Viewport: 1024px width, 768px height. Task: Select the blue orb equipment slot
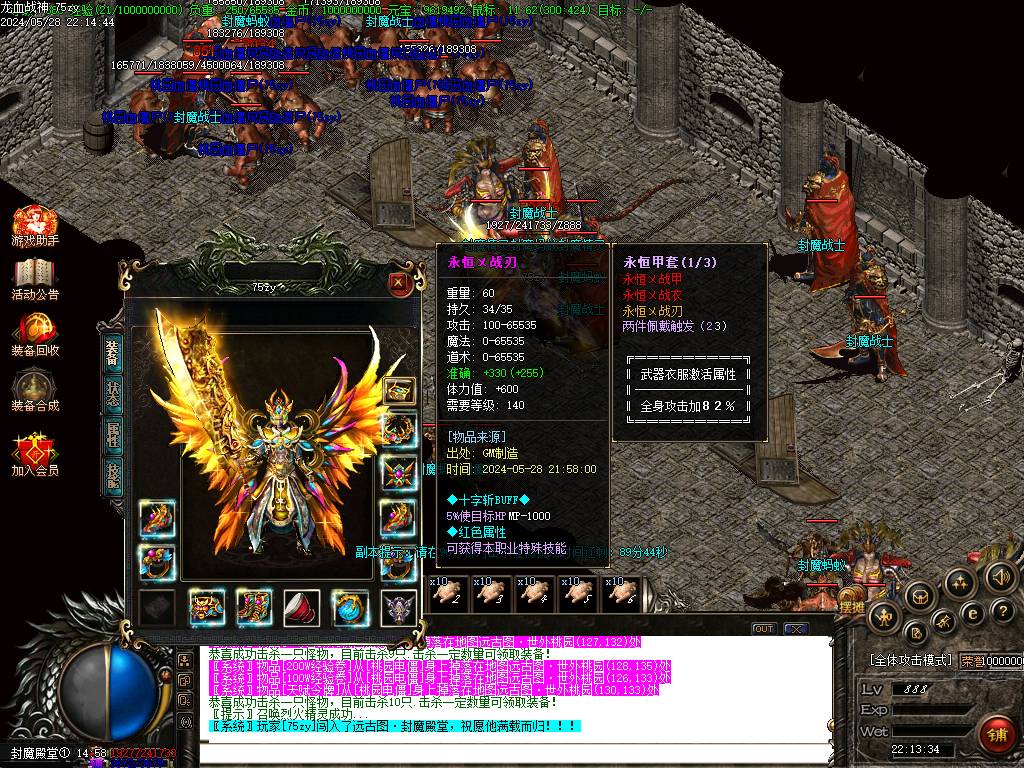[x=350, y=606]
